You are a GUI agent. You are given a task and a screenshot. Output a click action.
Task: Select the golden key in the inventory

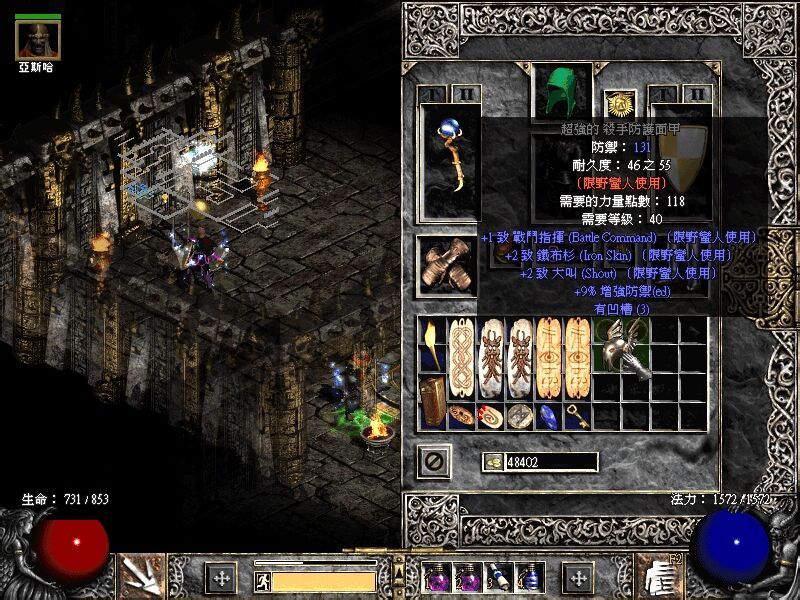[577, 415]
